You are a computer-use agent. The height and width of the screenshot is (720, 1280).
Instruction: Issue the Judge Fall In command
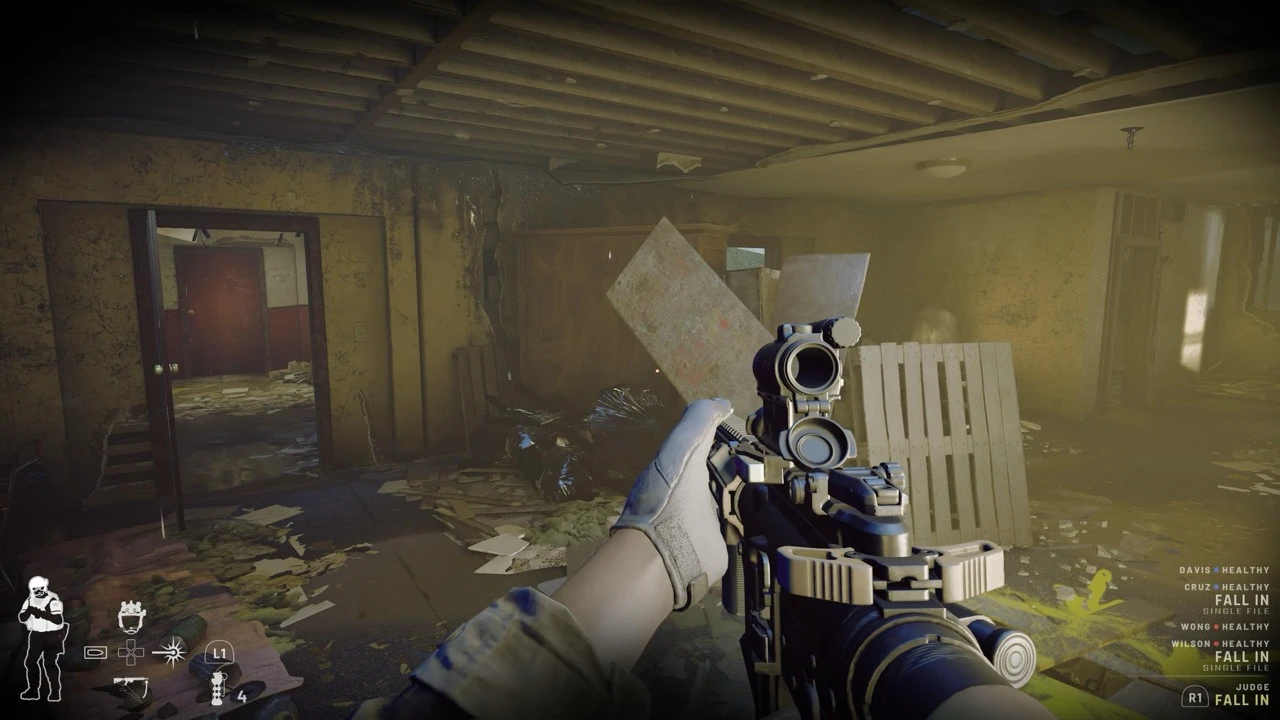click(x=1240, y=700)
